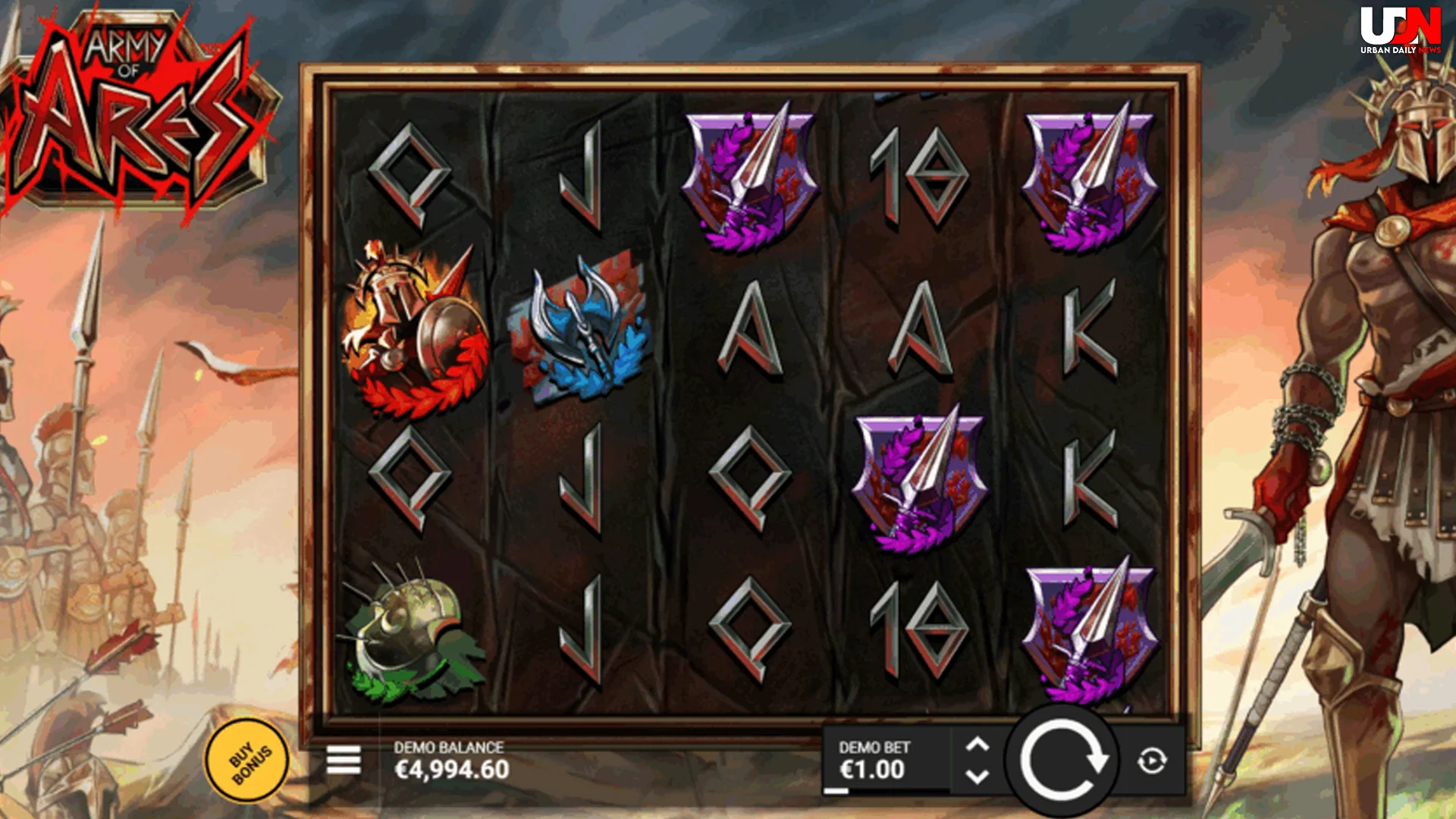This screenshot has width=1456, height=819.
Task: Open the autoplay settings icon
Action: coord(1153,760)
